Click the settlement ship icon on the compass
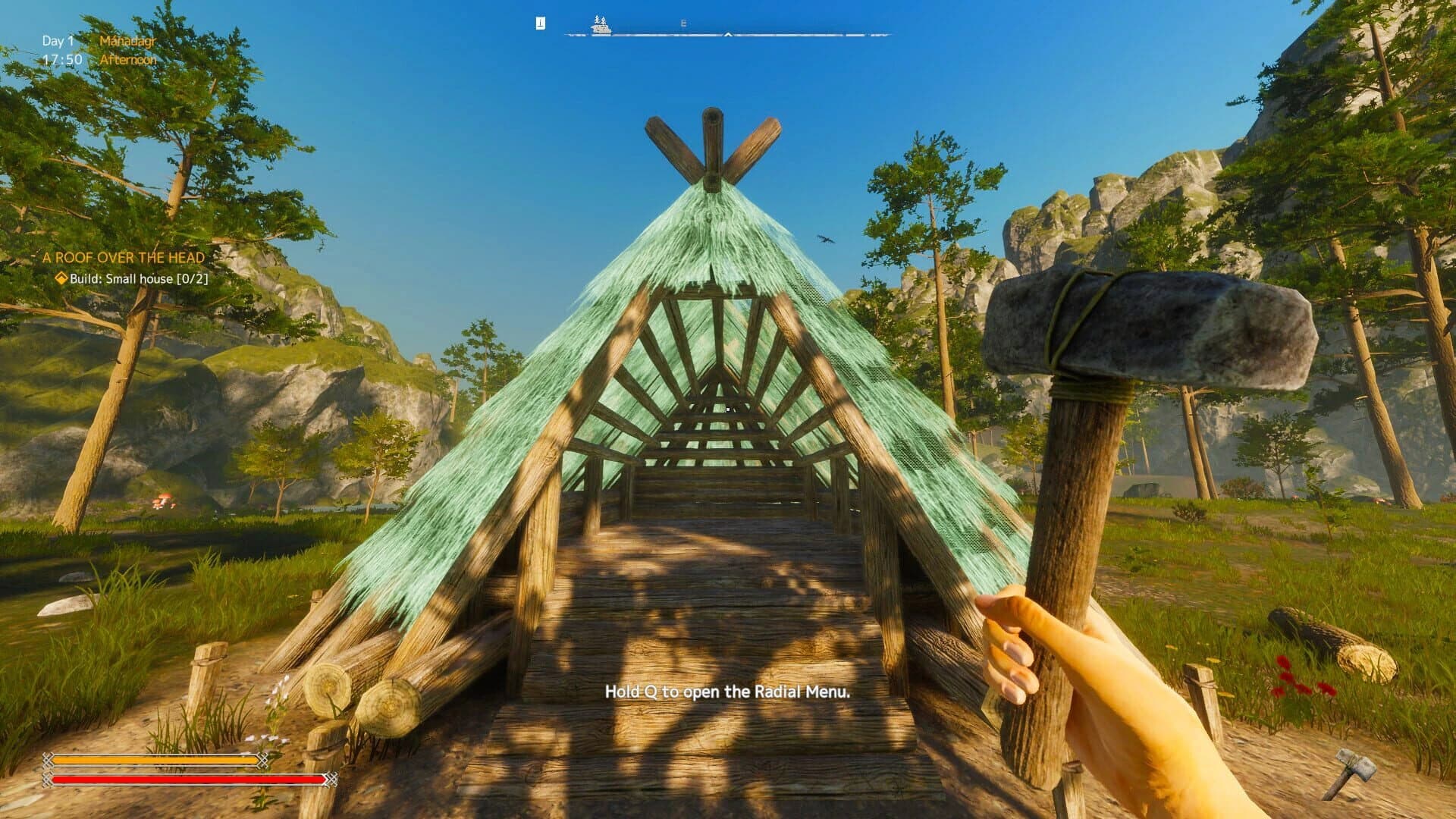The height and width of the screenshot is (819, 1456). tap(601, 27)
